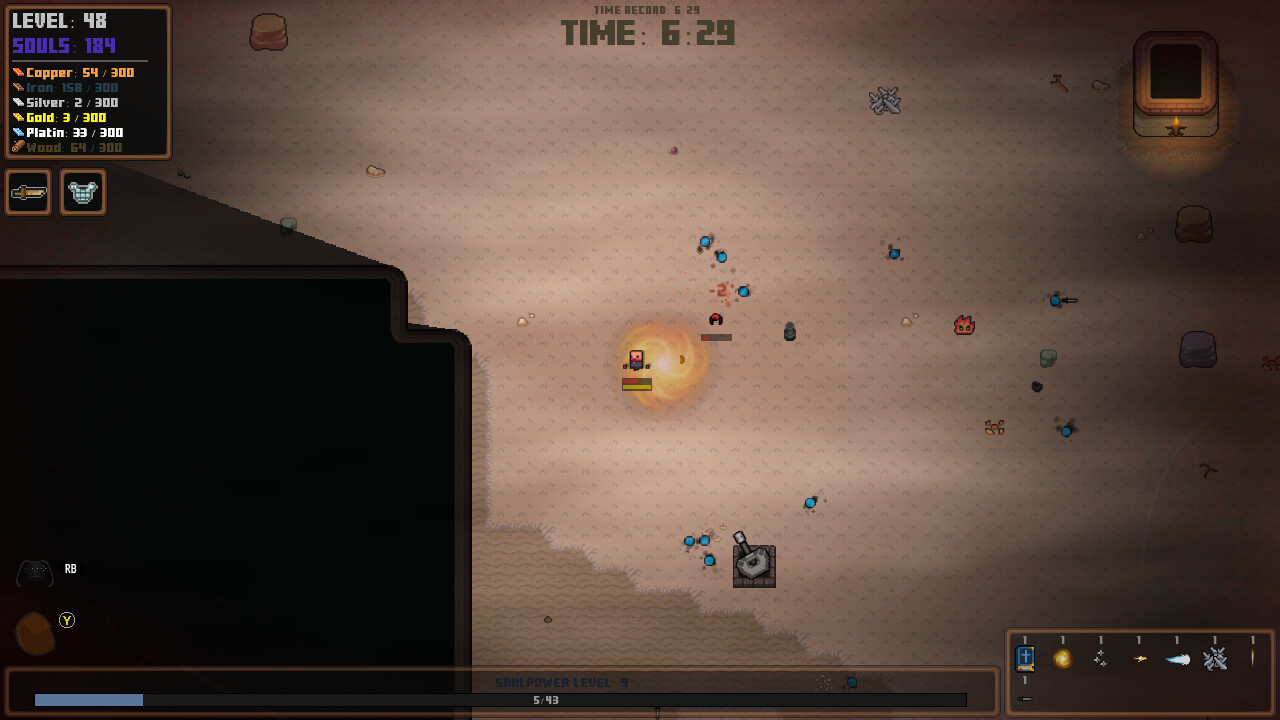
Task: Select the yellow arrow projectile slot
Action: [x=1140, y=660]
